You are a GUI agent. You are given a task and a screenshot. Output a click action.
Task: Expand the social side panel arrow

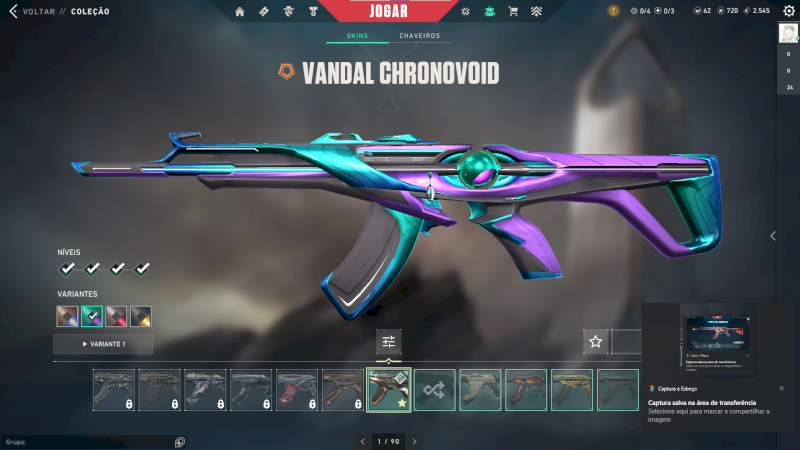tap(772, 236)
